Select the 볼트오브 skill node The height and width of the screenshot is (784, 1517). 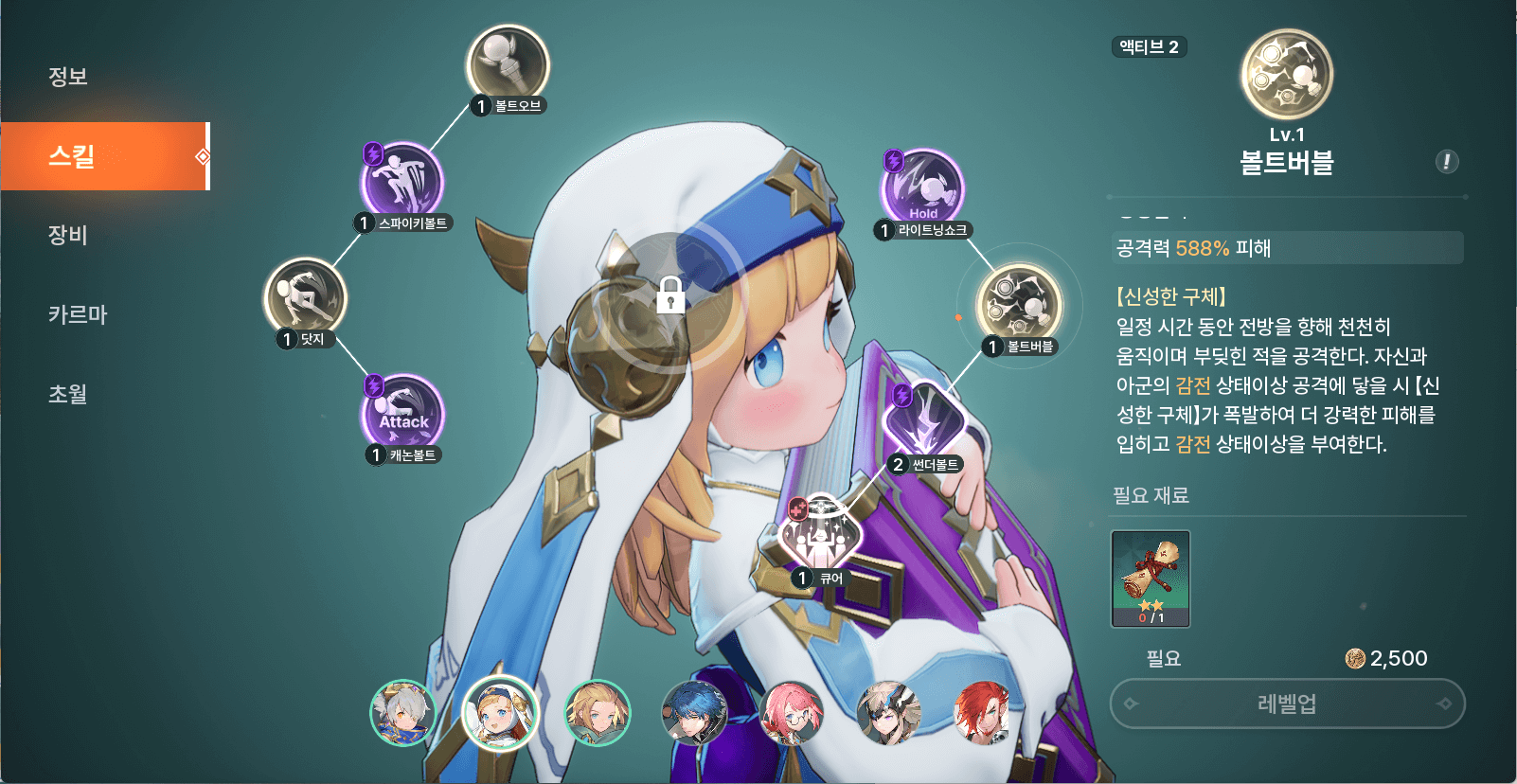[509, 66]
